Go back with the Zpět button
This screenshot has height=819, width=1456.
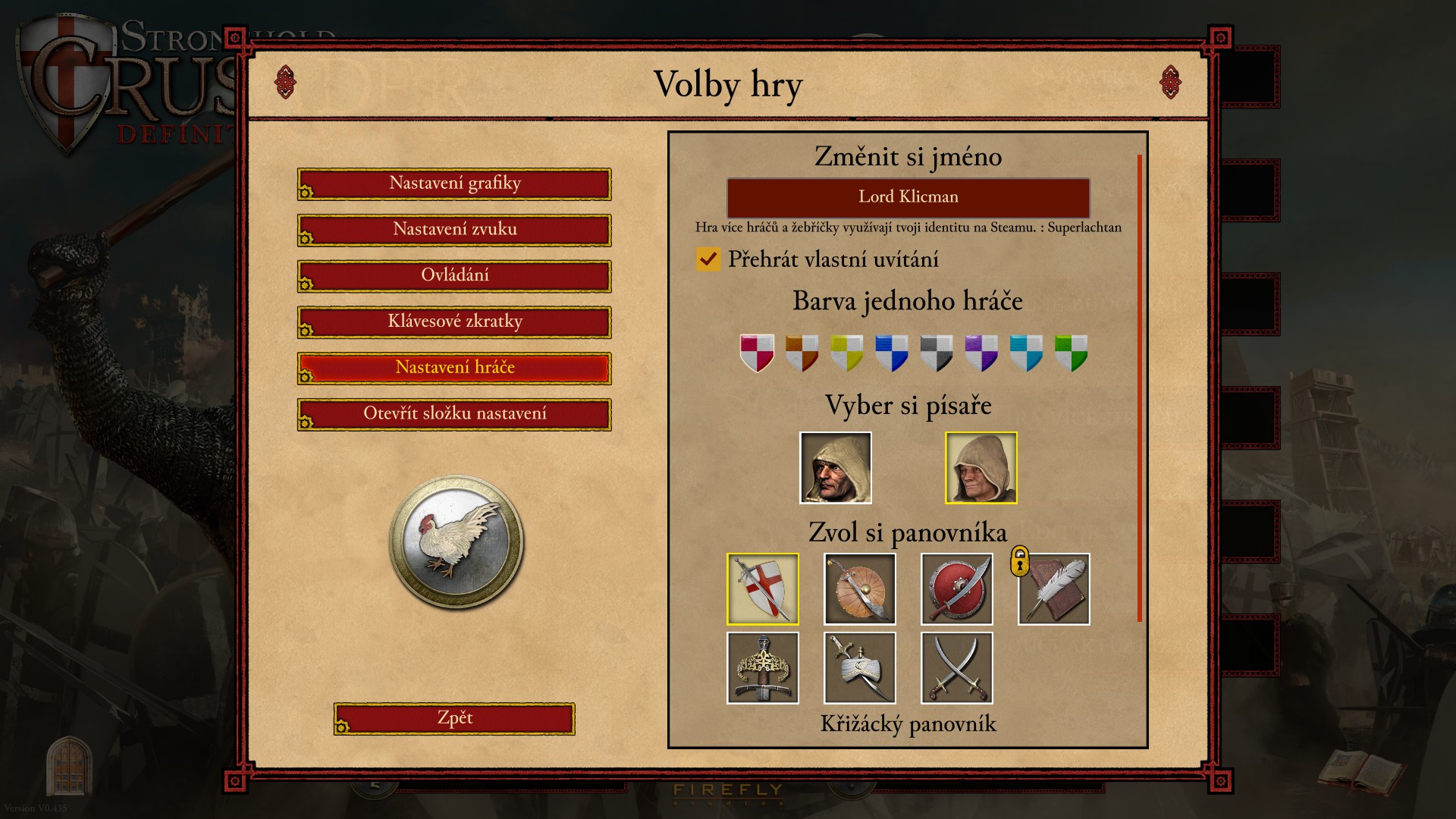tap(454, 718)
